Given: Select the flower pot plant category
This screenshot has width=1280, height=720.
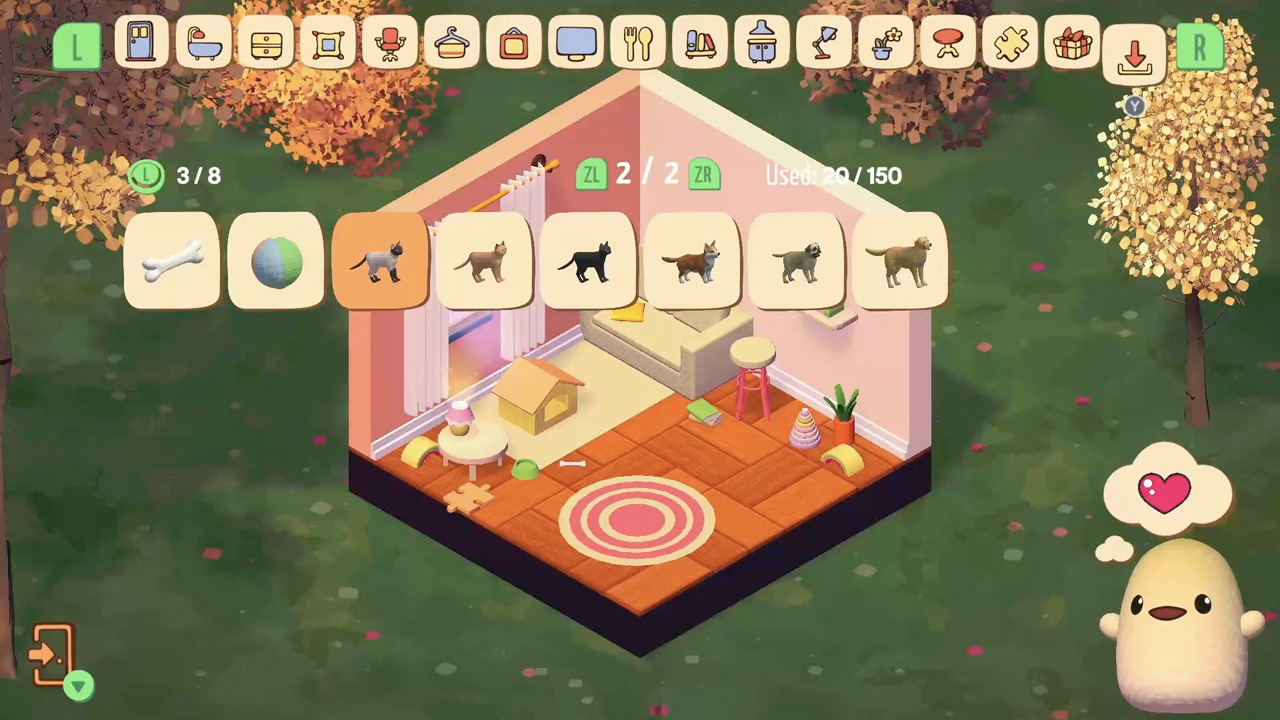Looking at the screenshot, I should 886,43.
